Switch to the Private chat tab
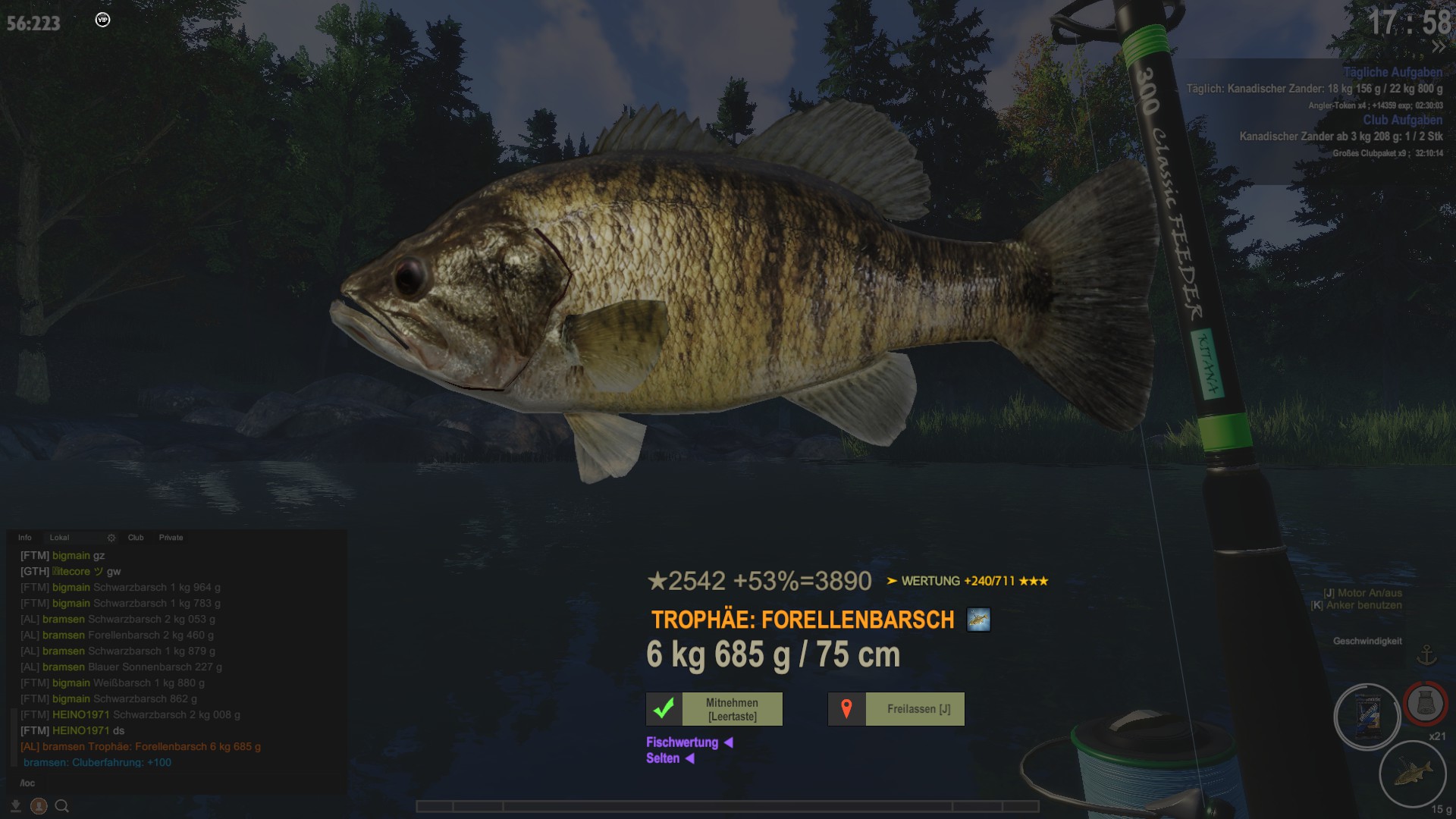 pos(171,538)
